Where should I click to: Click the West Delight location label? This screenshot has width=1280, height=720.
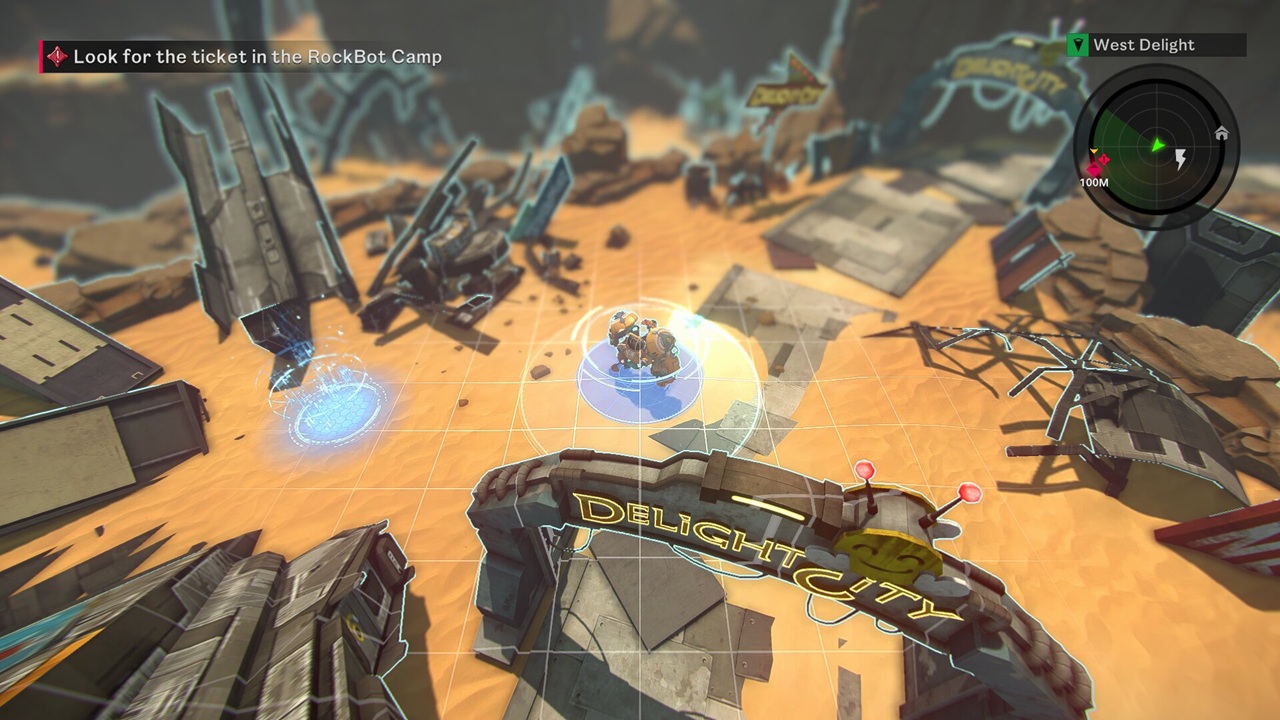point(1144,44)
